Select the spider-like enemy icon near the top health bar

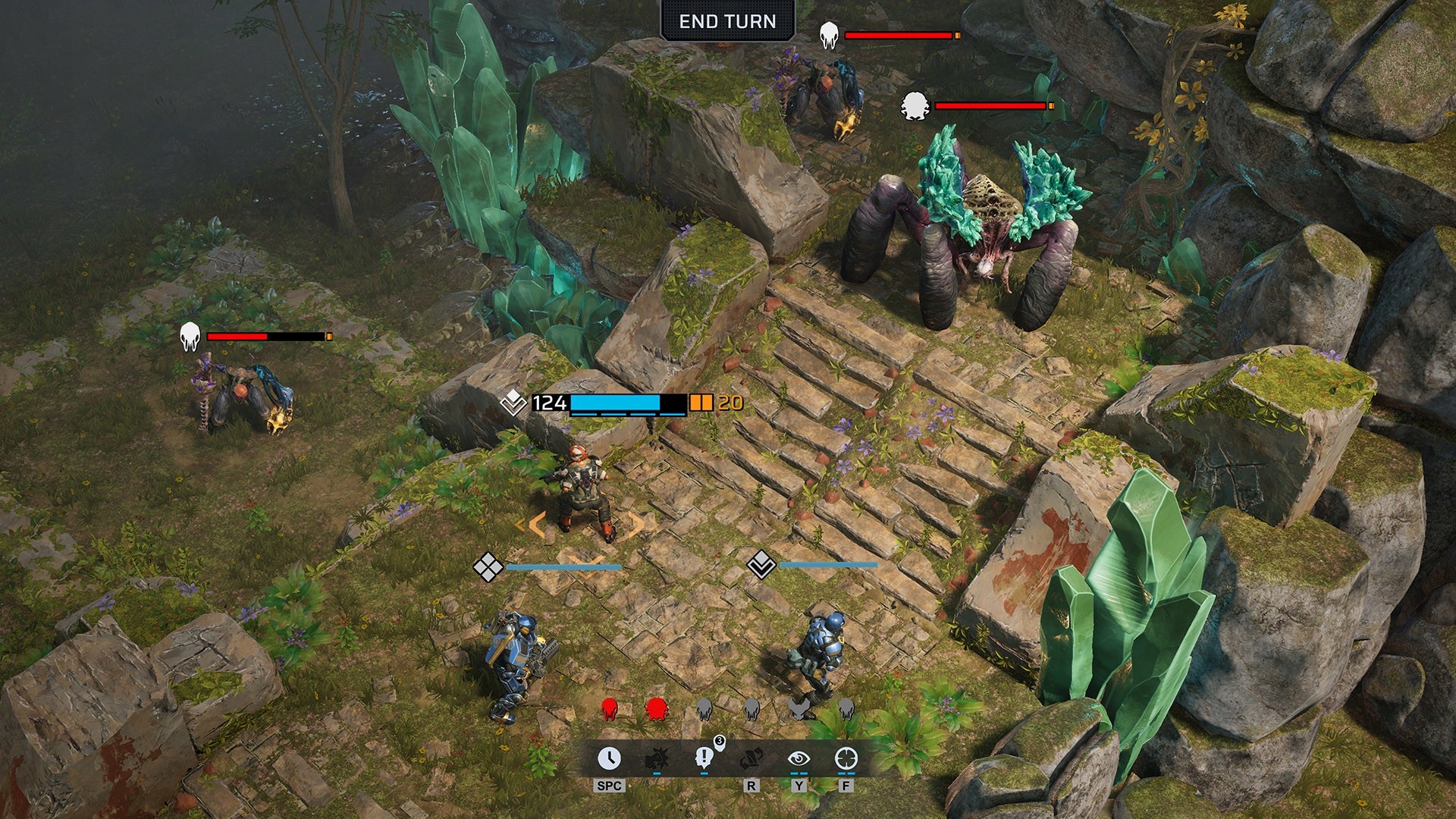915,105
